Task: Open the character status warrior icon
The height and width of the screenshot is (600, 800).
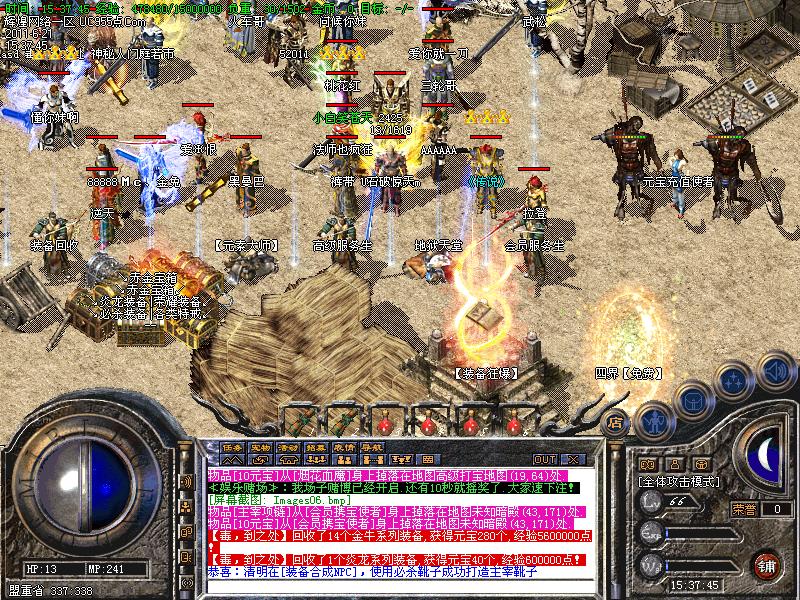Action: point(652,421)
